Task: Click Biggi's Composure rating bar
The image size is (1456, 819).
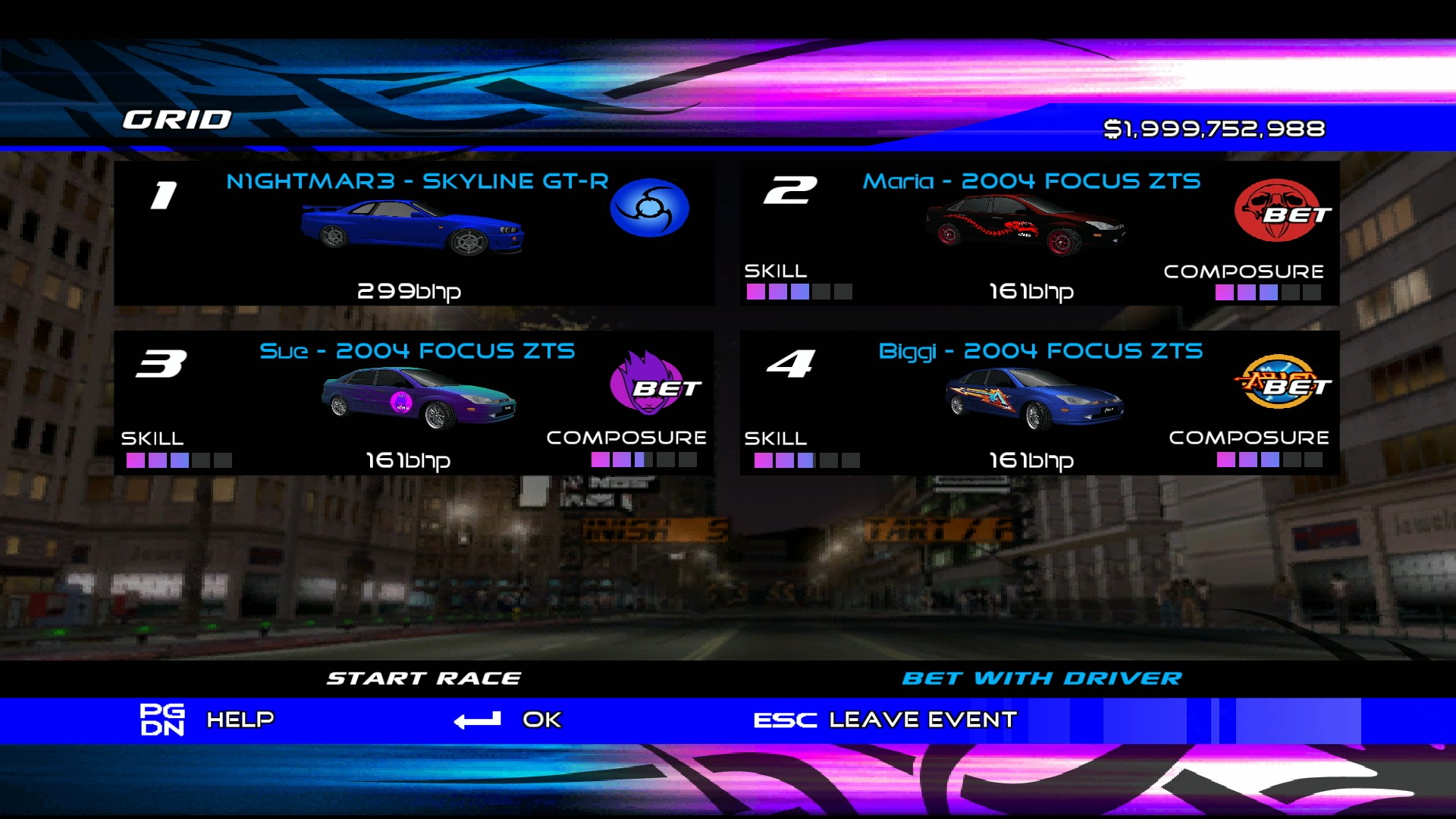Action: 1282,459
